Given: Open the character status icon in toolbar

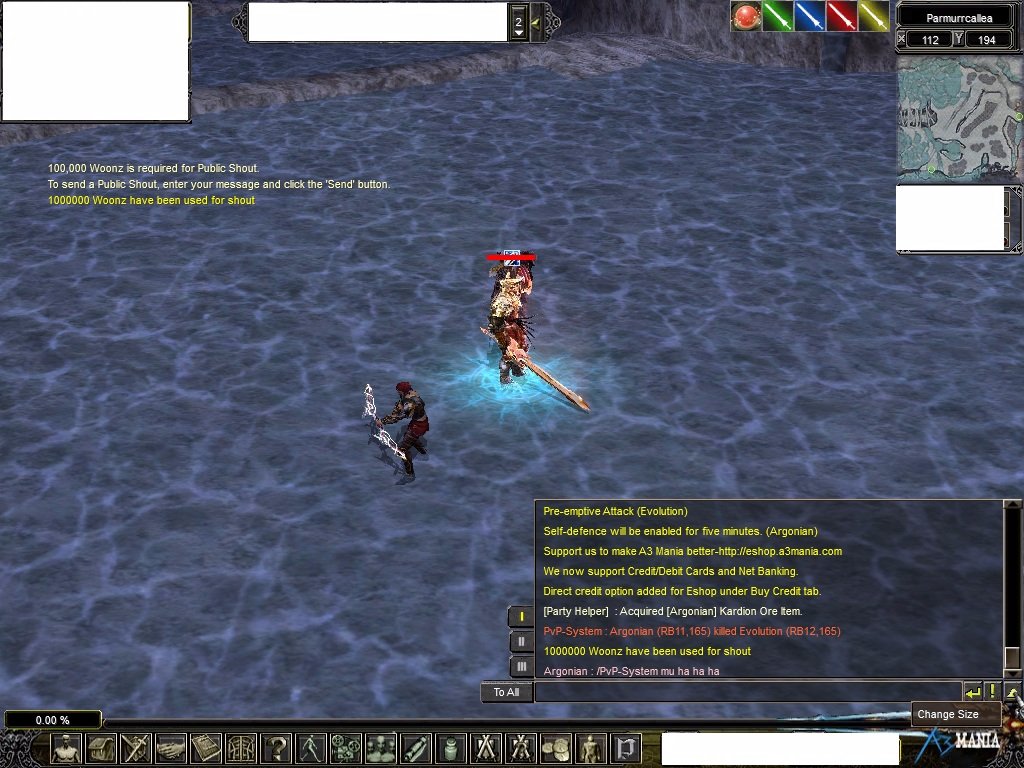Looking at the screenshot, I should [67, 748].
